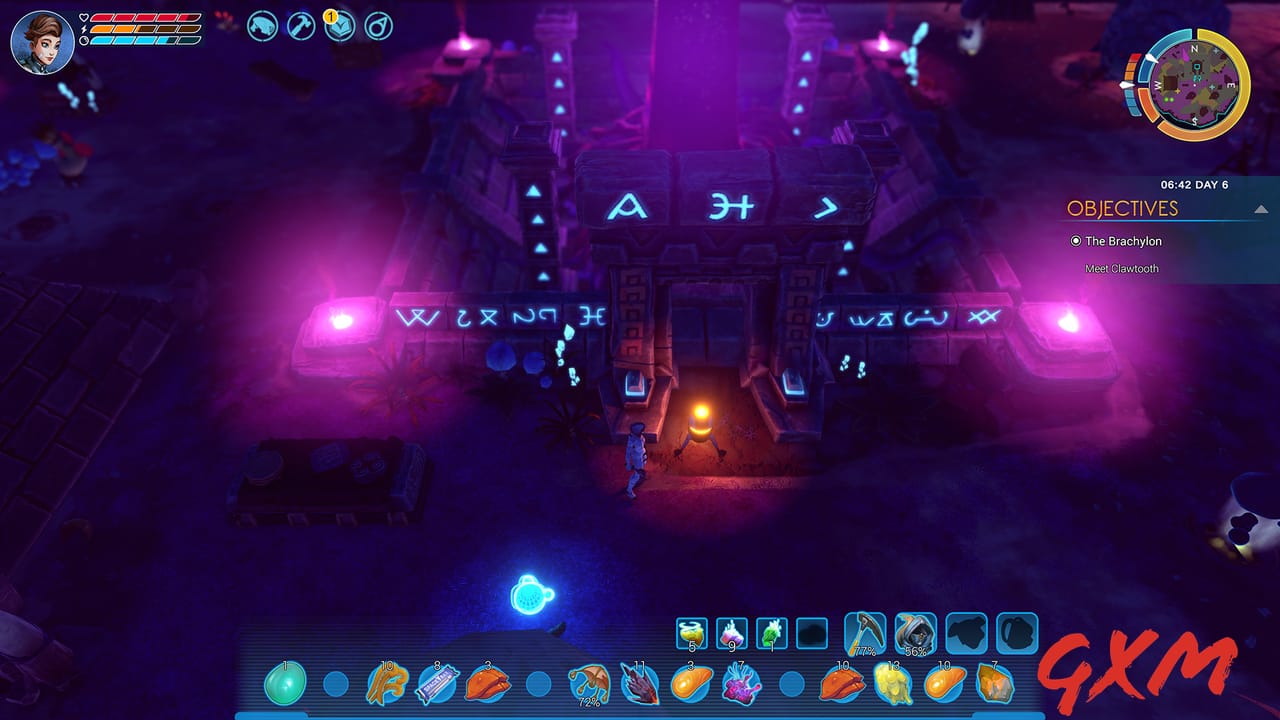
Task: Select the green potion in the quickslot bar
Action: 771,632
